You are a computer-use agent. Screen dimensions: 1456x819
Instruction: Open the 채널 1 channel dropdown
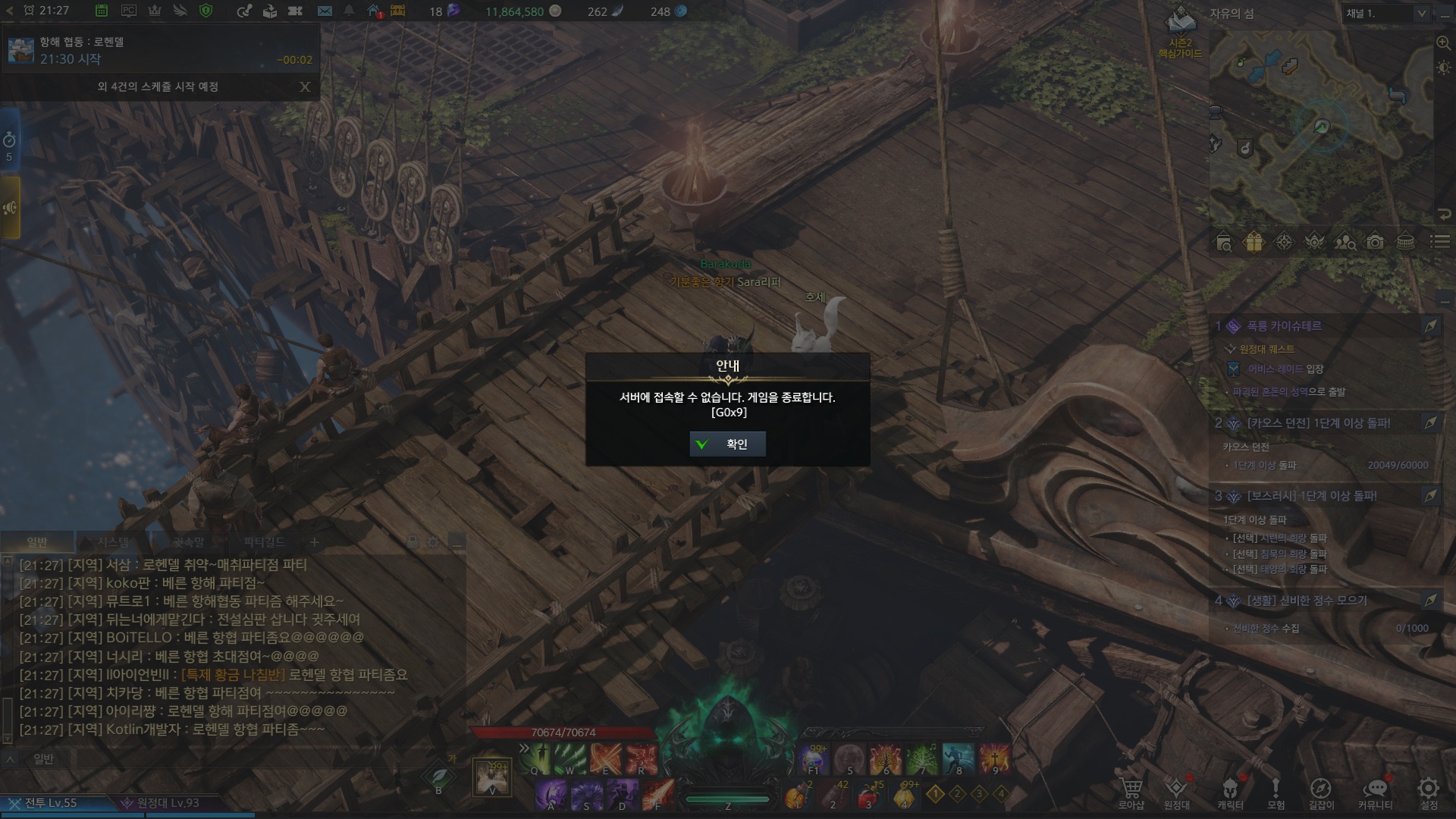pos(1387,14)
